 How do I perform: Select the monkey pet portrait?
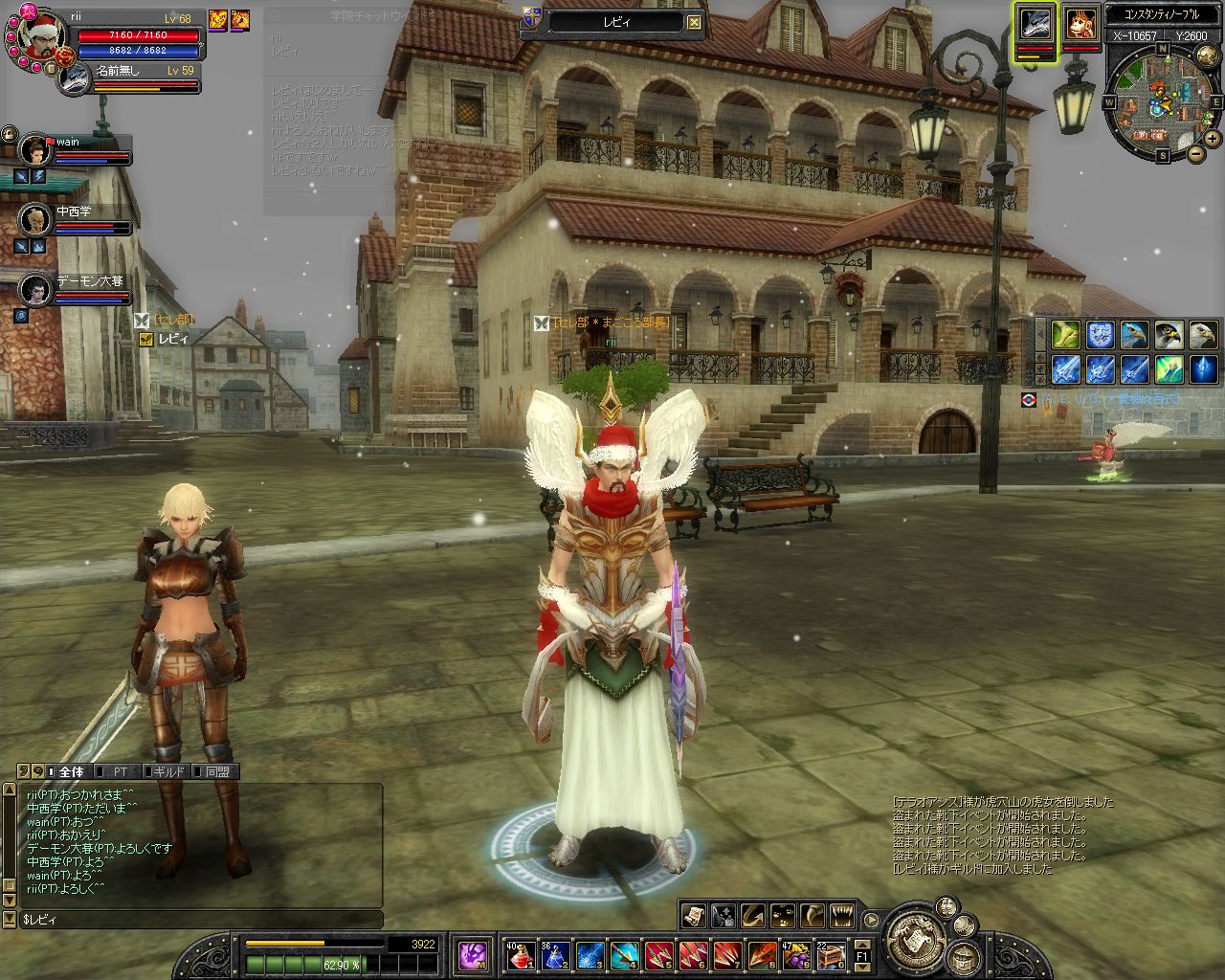coord(1081,24)
